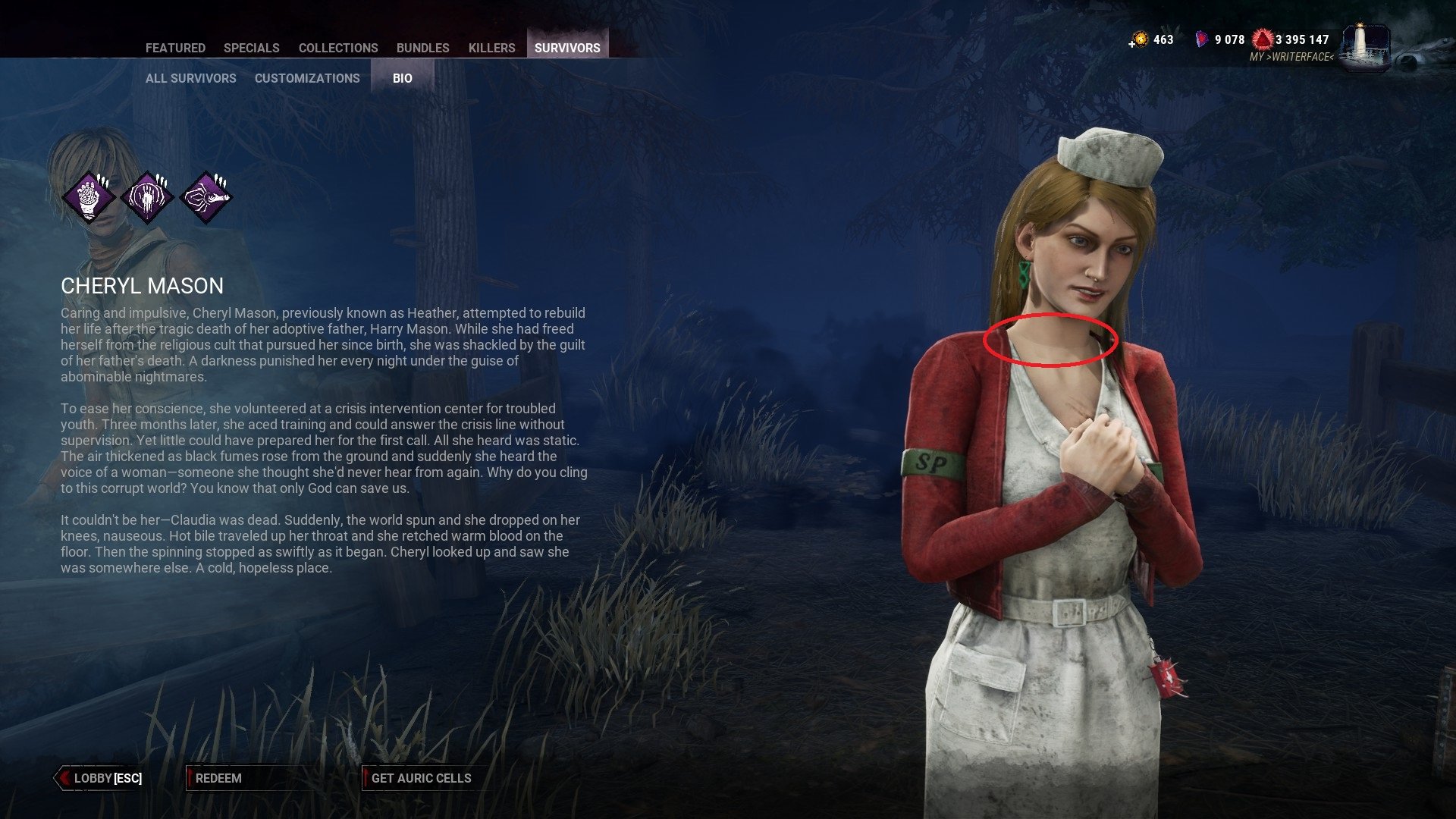Go to the Collections tab
1456x819 pixels.
(338, 48)
